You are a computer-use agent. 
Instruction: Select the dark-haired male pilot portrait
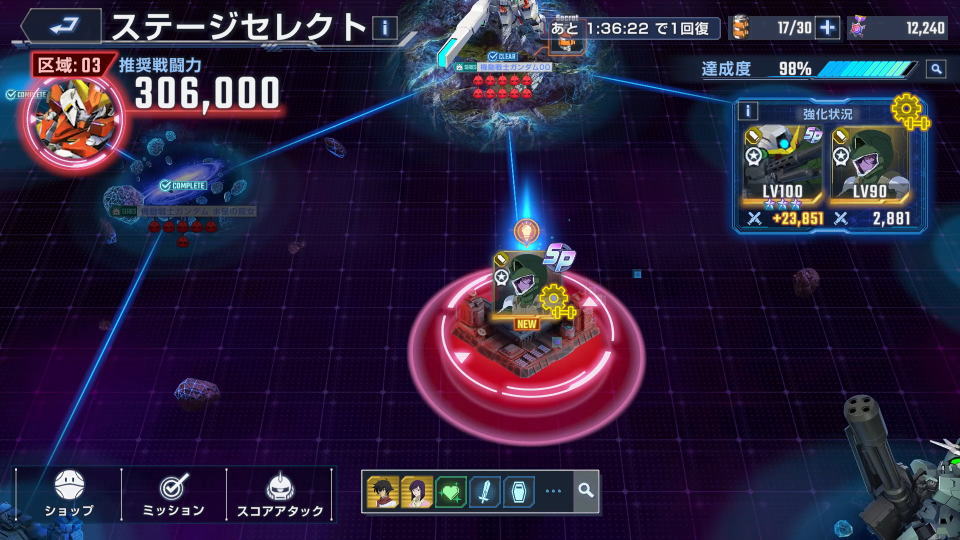click(383, 491)
